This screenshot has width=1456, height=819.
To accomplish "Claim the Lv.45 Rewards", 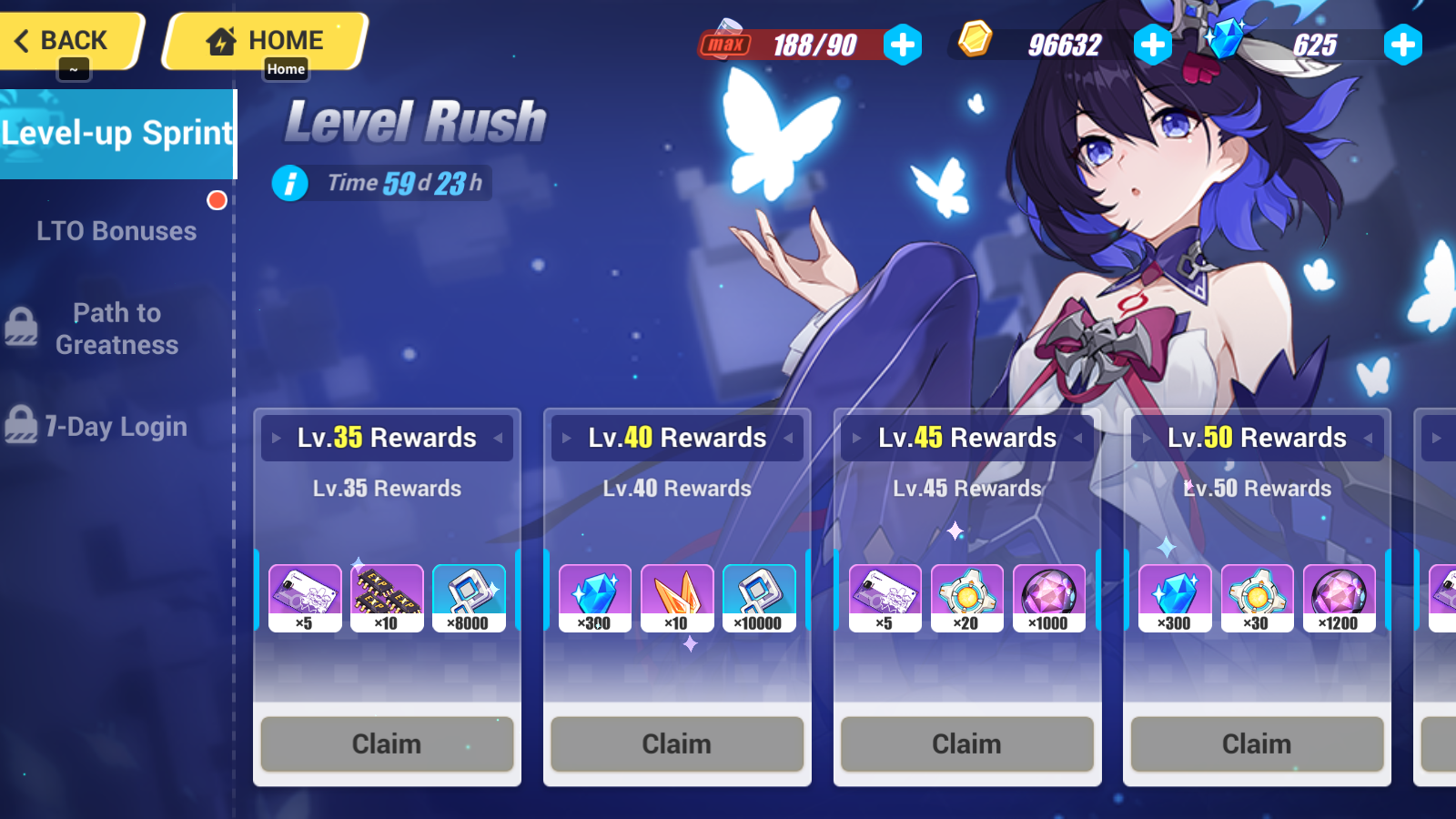I will [x=966, y=743].
